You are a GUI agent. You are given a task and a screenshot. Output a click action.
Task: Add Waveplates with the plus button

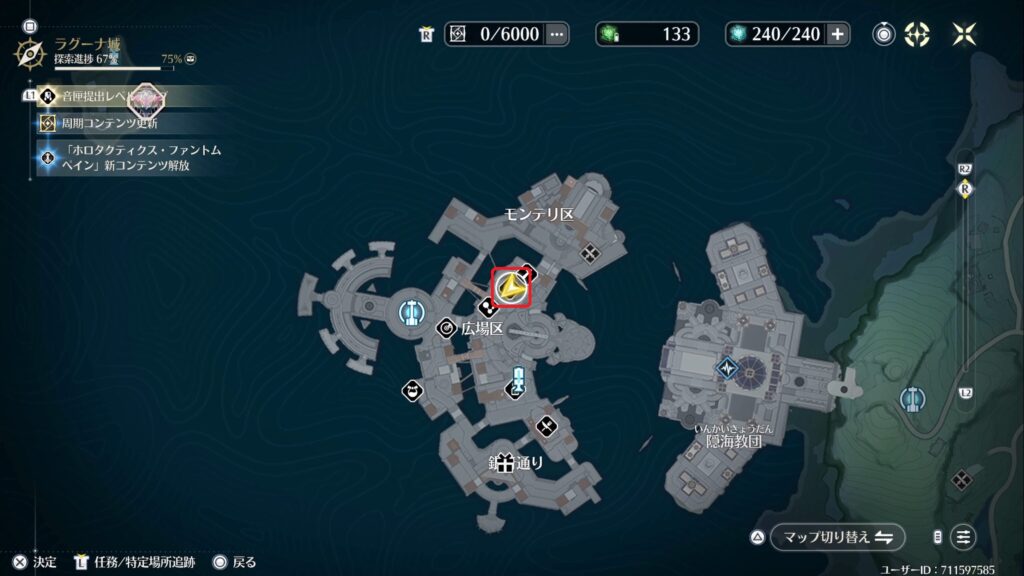pos(837,34)
